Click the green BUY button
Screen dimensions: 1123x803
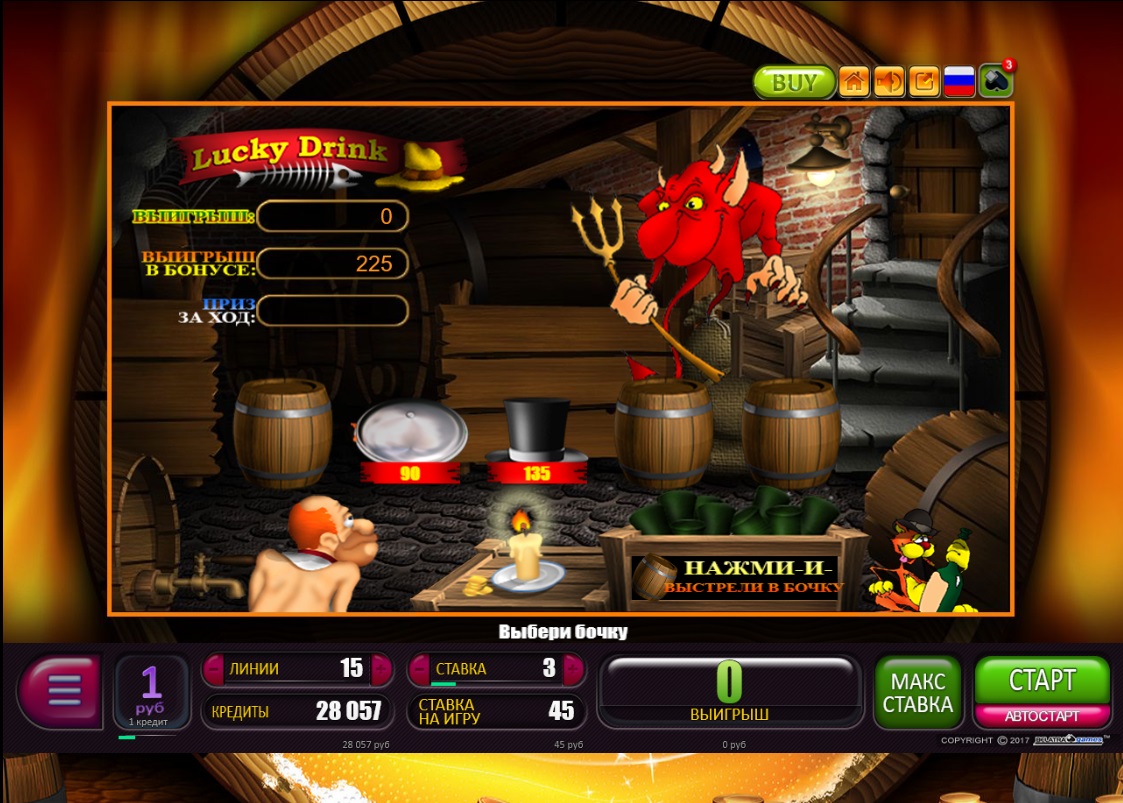(x=794, y=83)
